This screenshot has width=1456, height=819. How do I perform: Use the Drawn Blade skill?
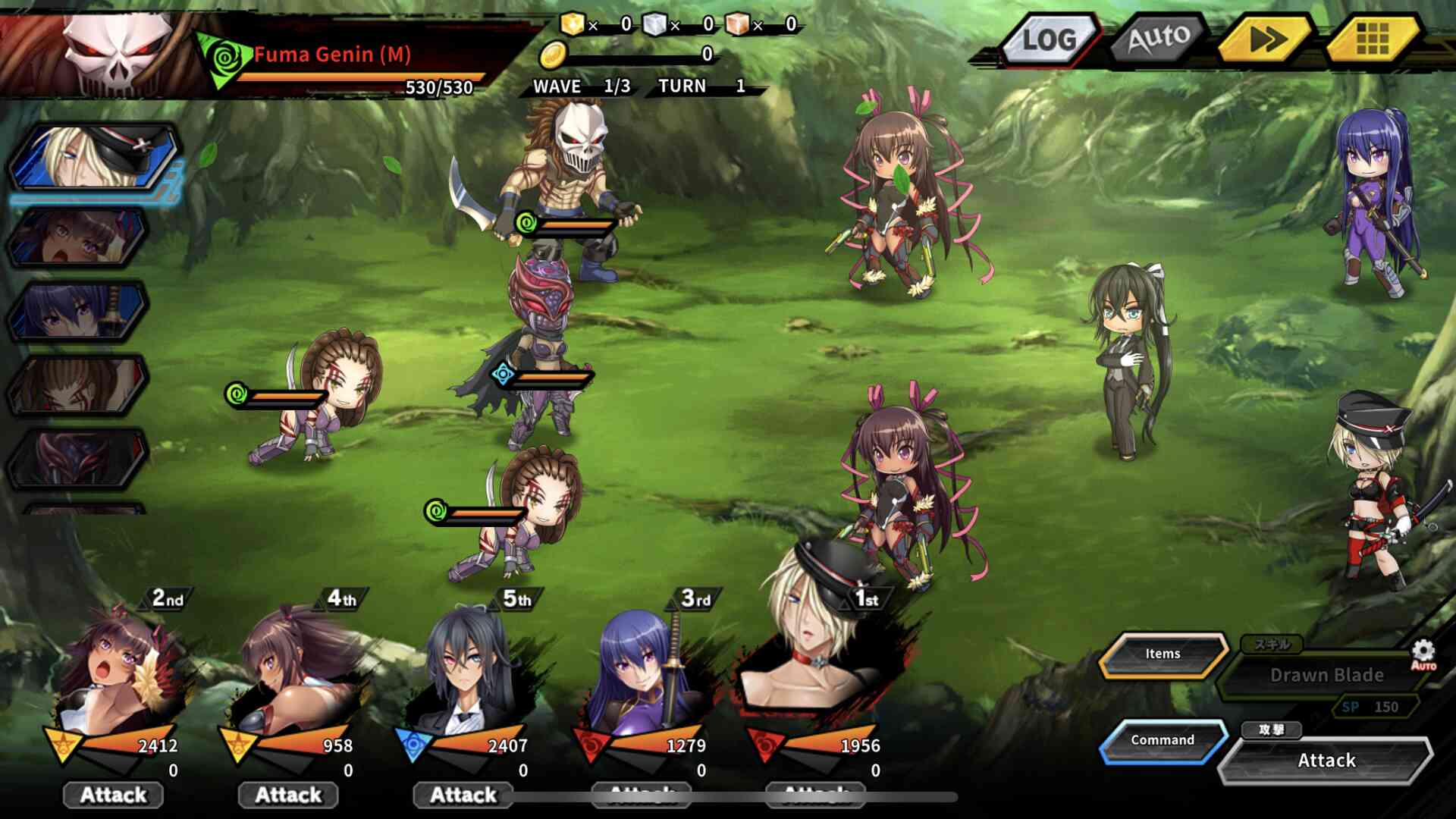point(1326,675)
